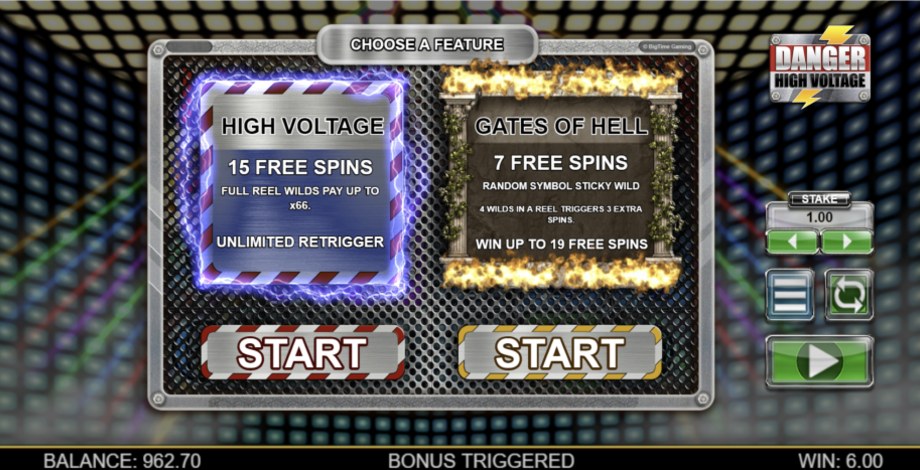Decrease the stake with left arrow

[792, 242]
